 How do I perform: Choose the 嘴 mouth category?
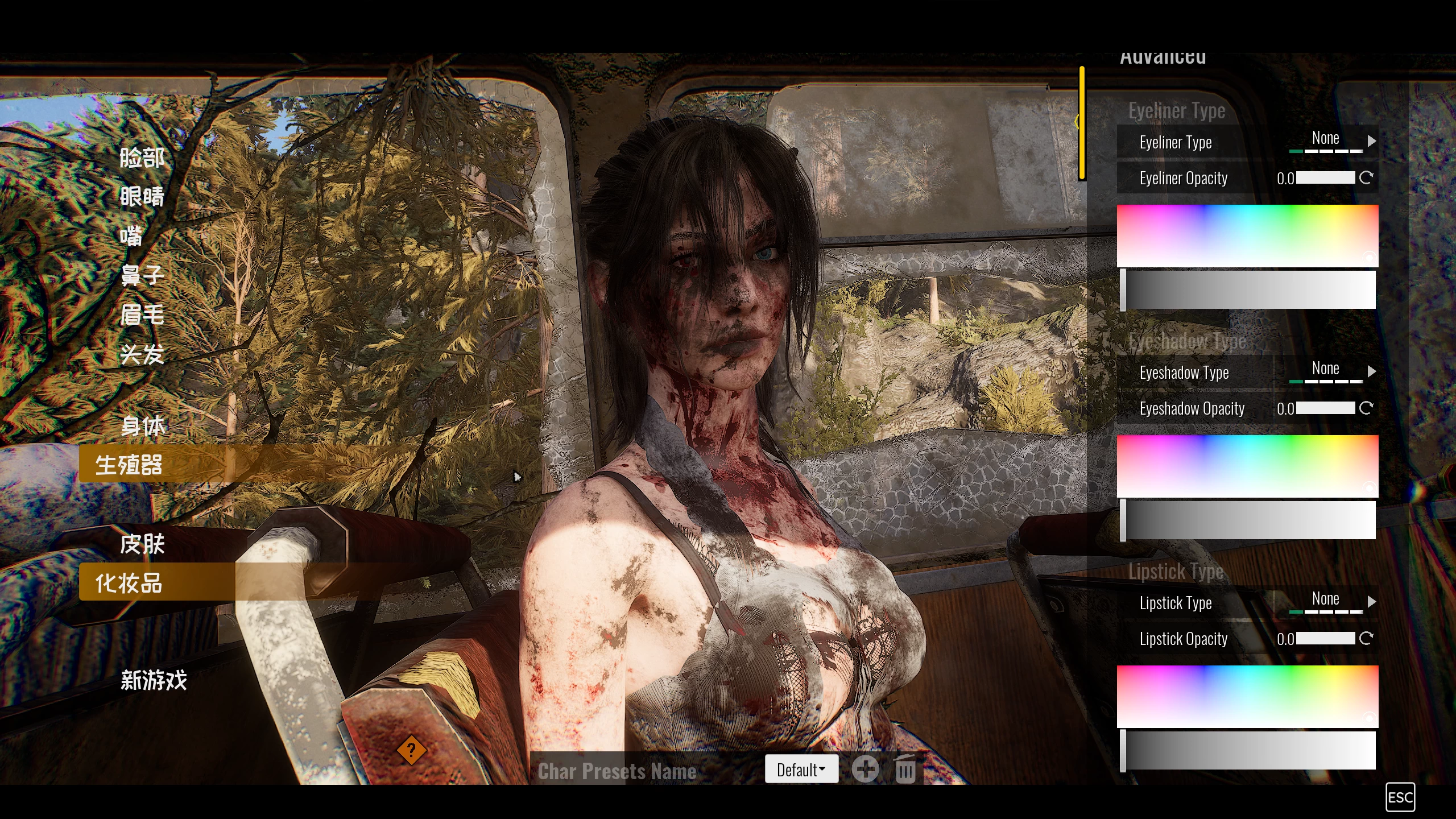click(x=131, y=236)
